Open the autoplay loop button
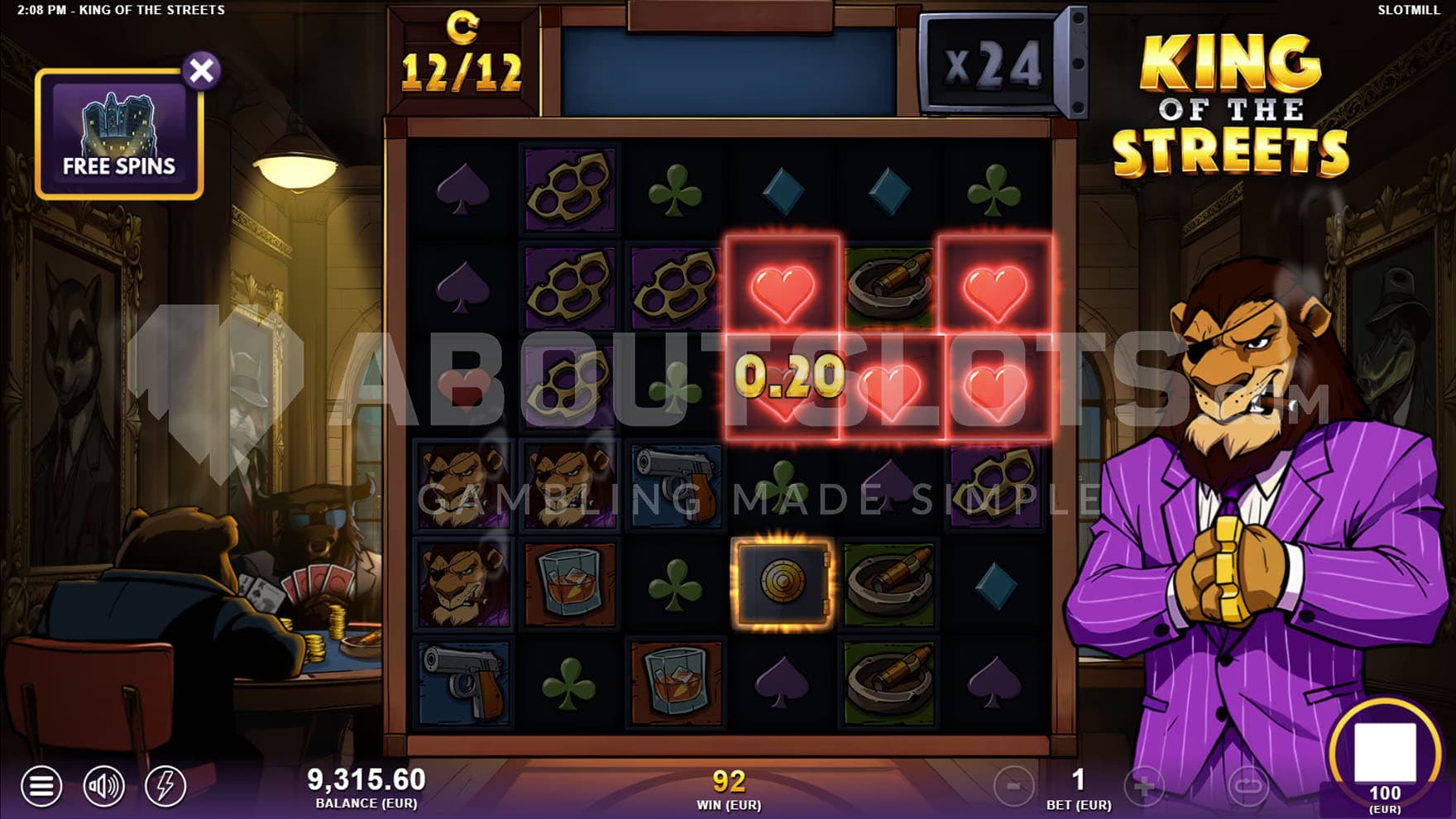This screenshot has width=1456, height=819. (1248, 786)
